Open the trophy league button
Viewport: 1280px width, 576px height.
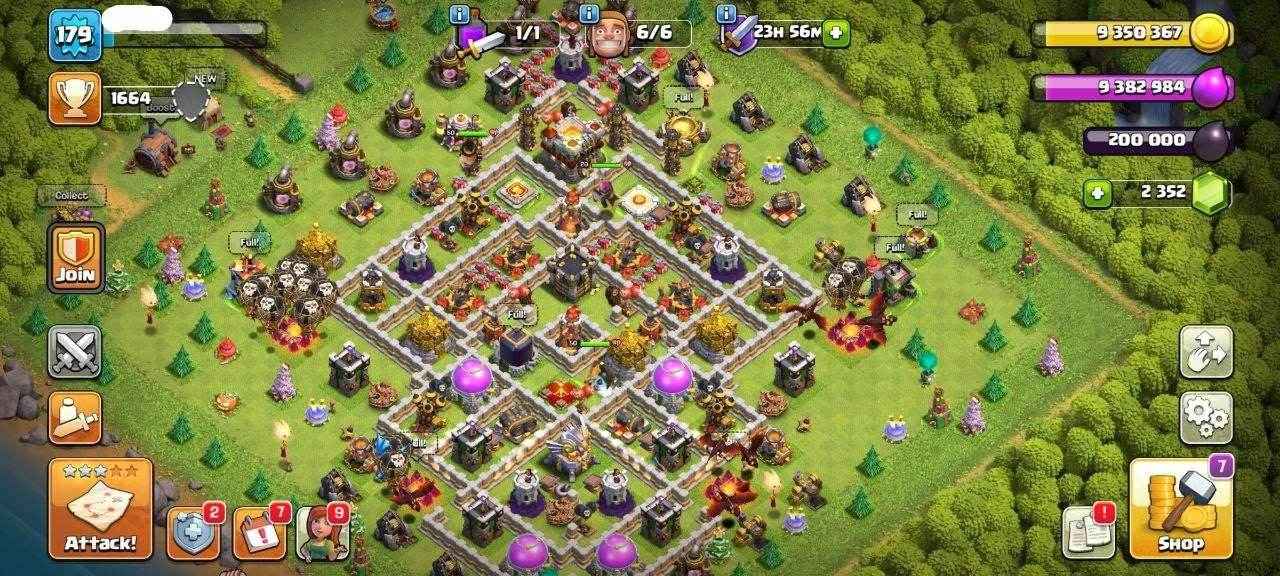point(75,98)
